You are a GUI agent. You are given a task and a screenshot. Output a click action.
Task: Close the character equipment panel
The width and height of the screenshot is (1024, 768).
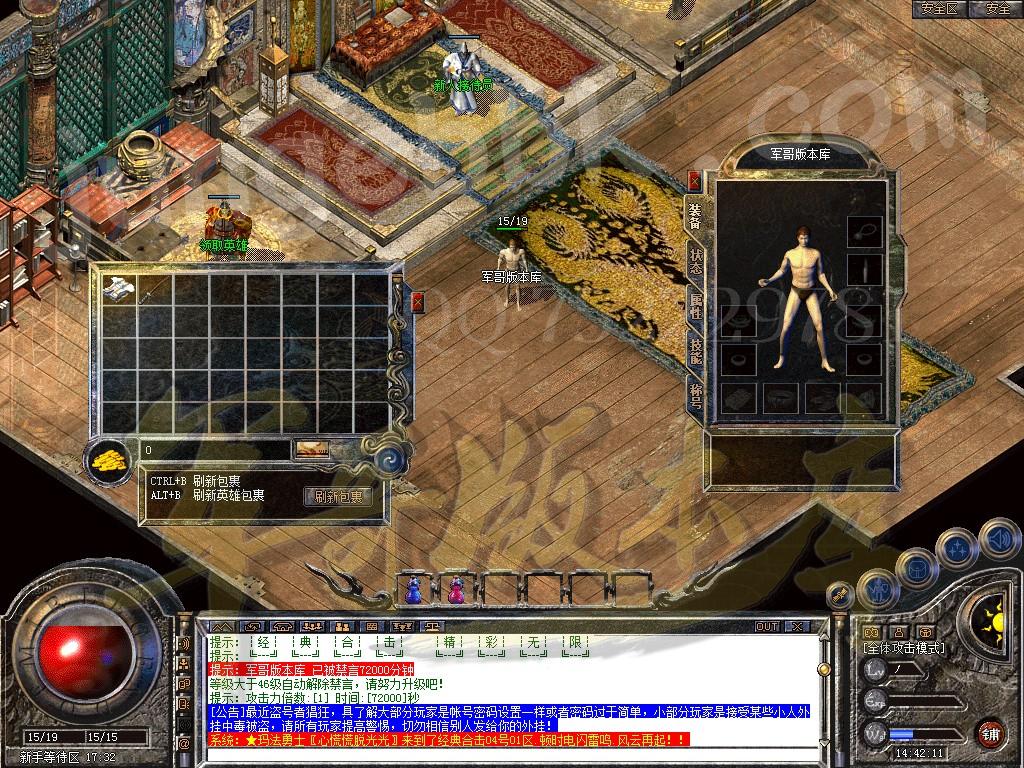coord(694,182)
